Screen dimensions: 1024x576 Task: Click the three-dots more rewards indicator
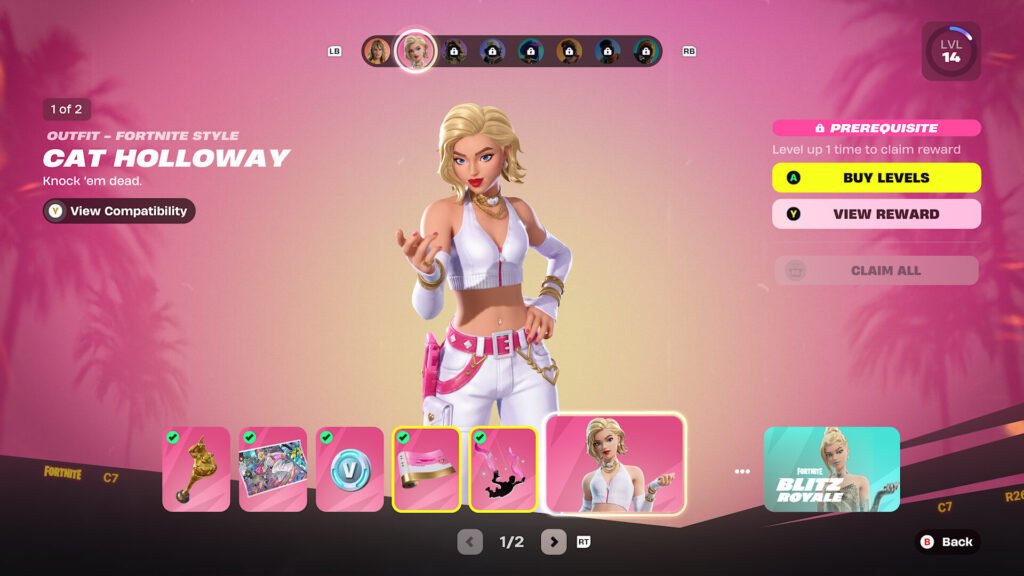(741, 471)
